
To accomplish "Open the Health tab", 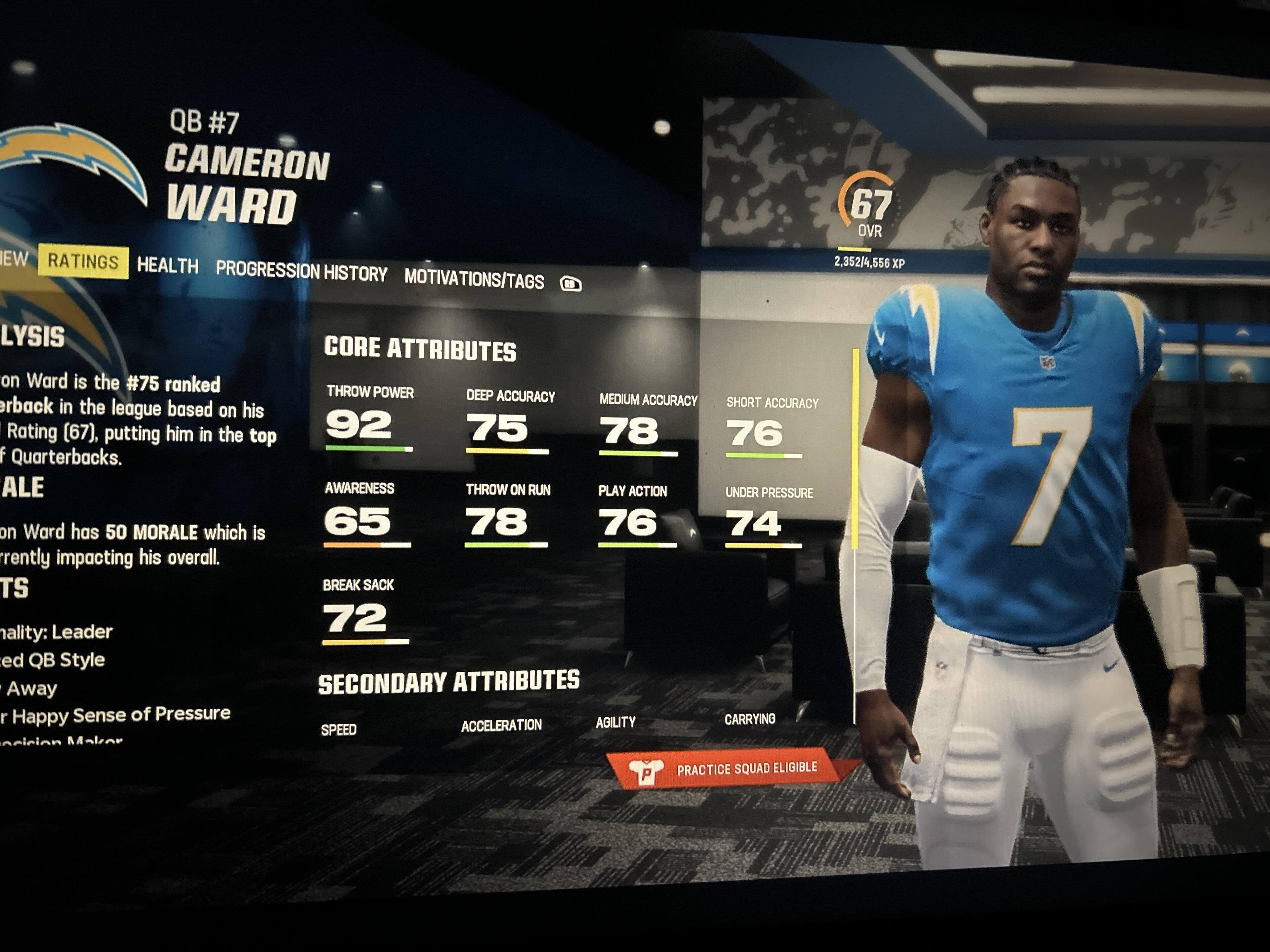I will click(167, 266).
